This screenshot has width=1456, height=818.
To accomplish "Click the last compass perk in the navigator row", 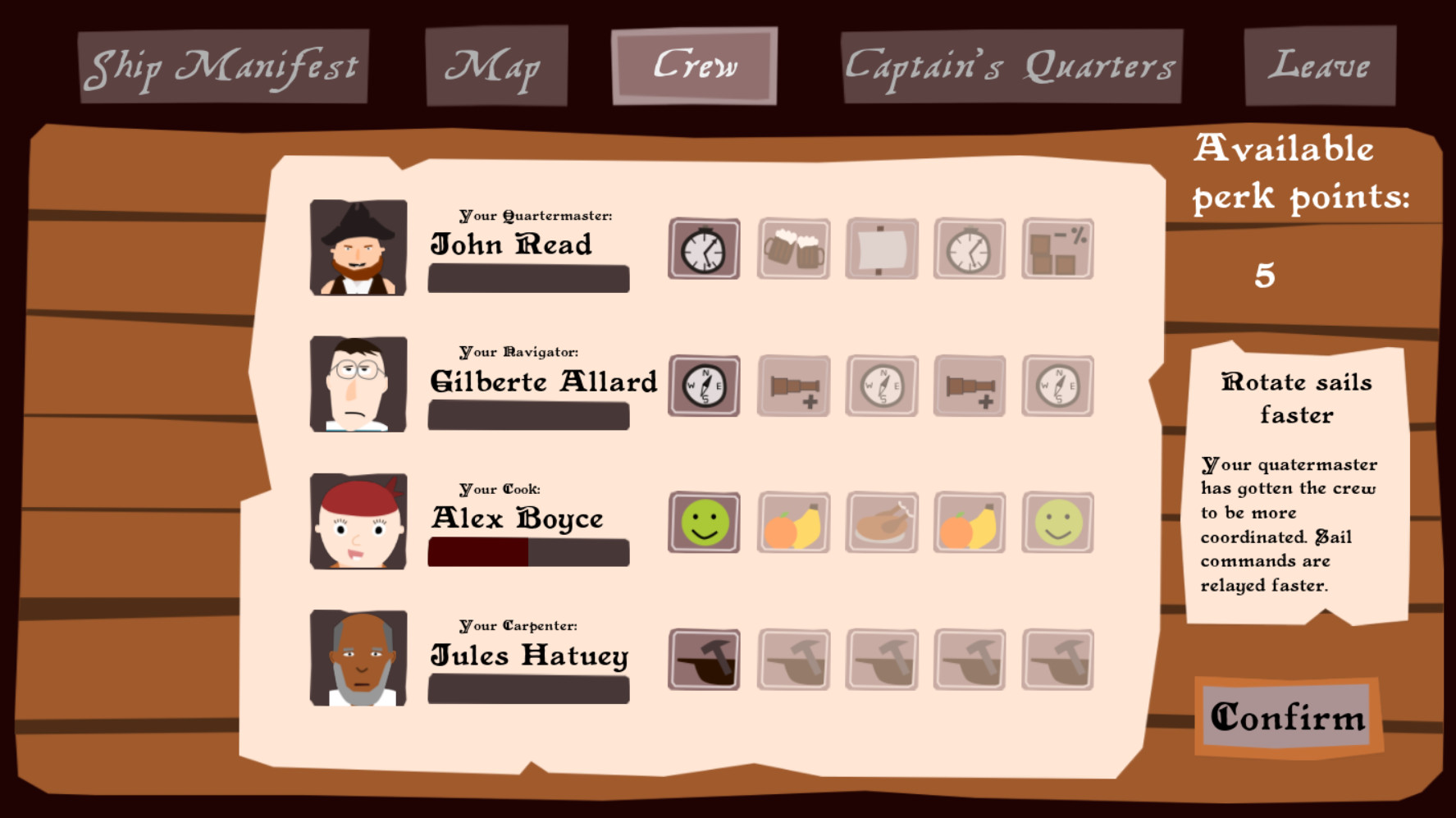I will (1057, 386).
